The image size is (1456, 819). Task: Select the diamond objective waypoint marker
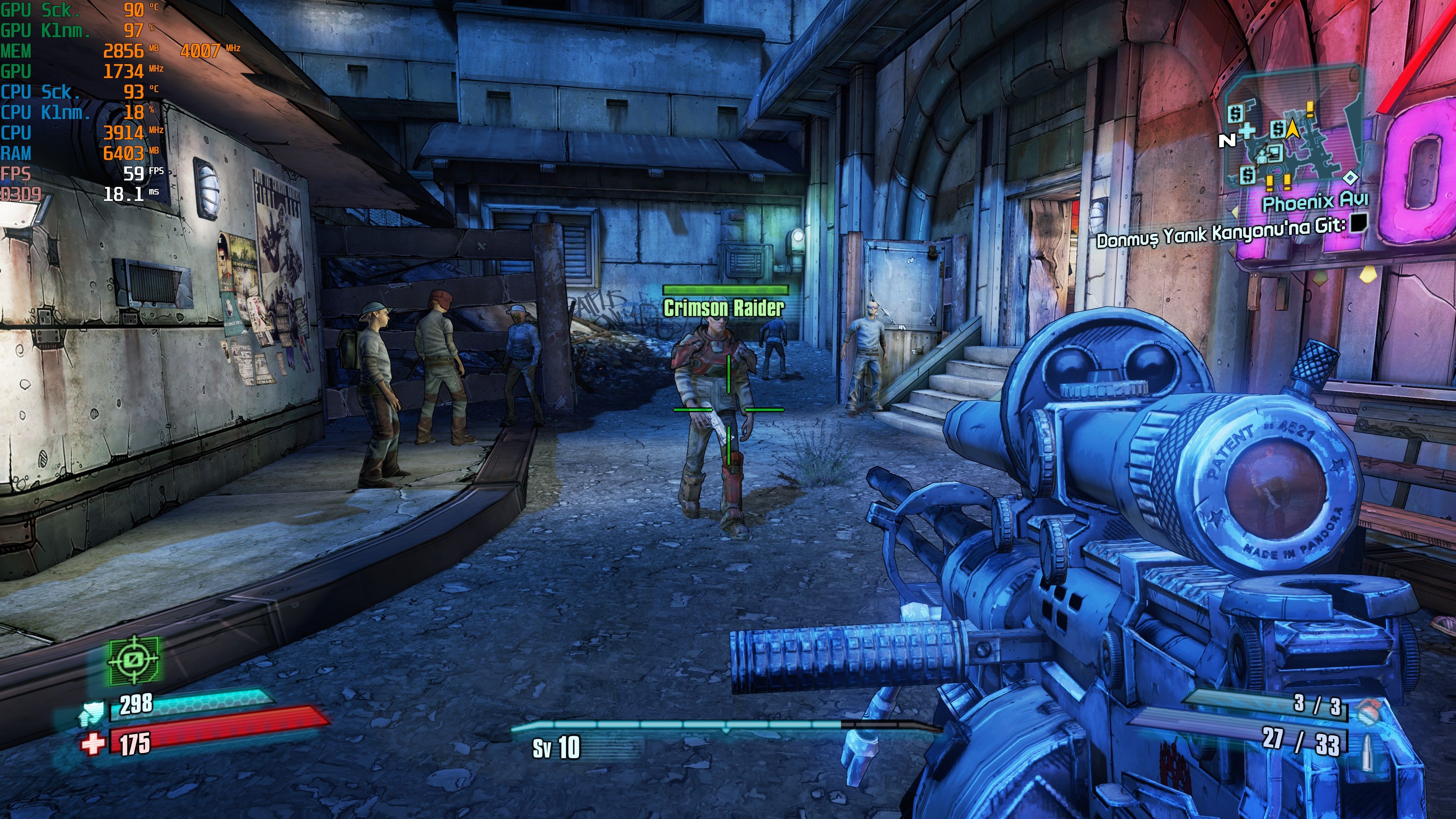point(1350,178)
